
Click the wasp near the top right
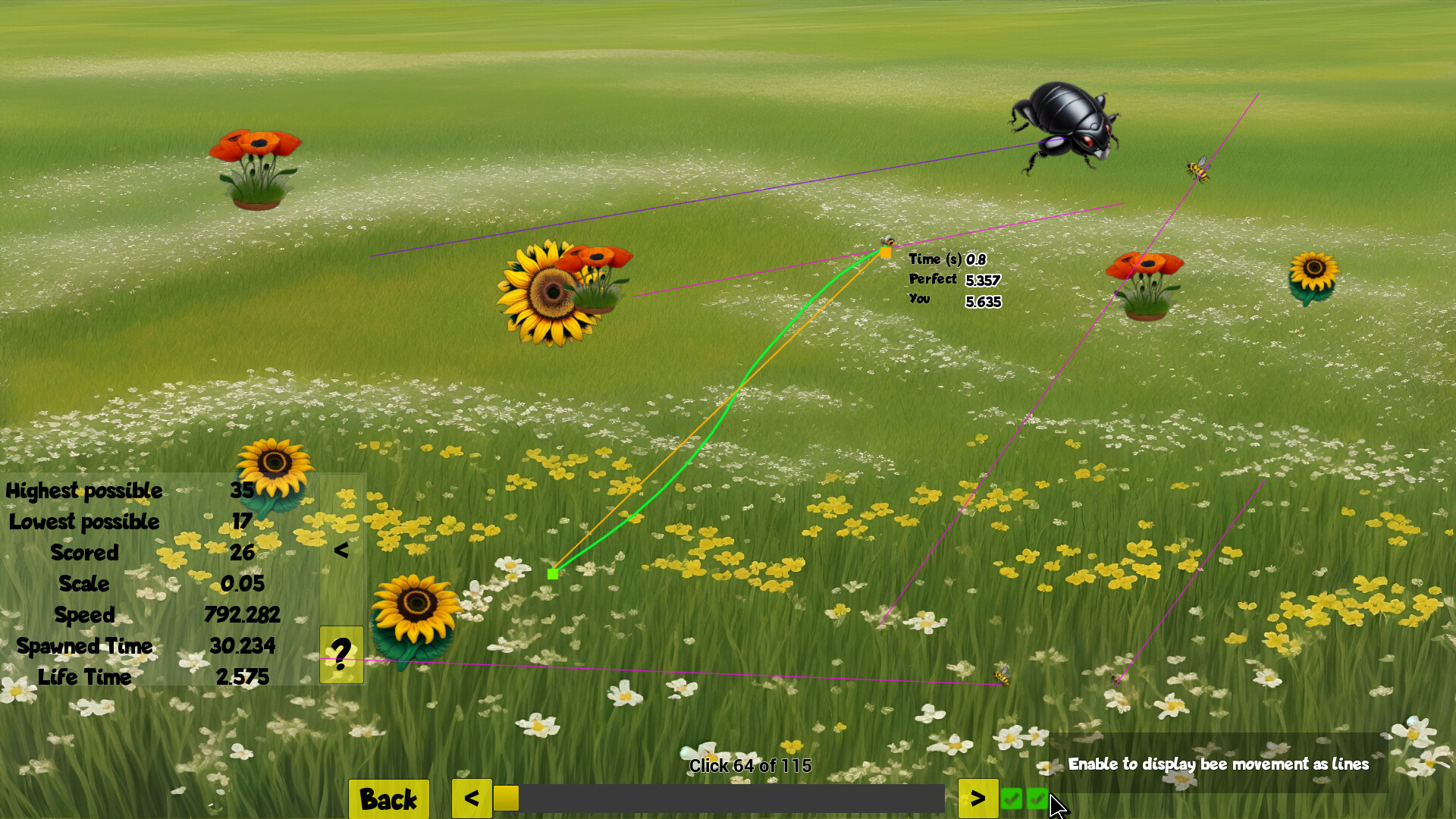pos(1197,171)
